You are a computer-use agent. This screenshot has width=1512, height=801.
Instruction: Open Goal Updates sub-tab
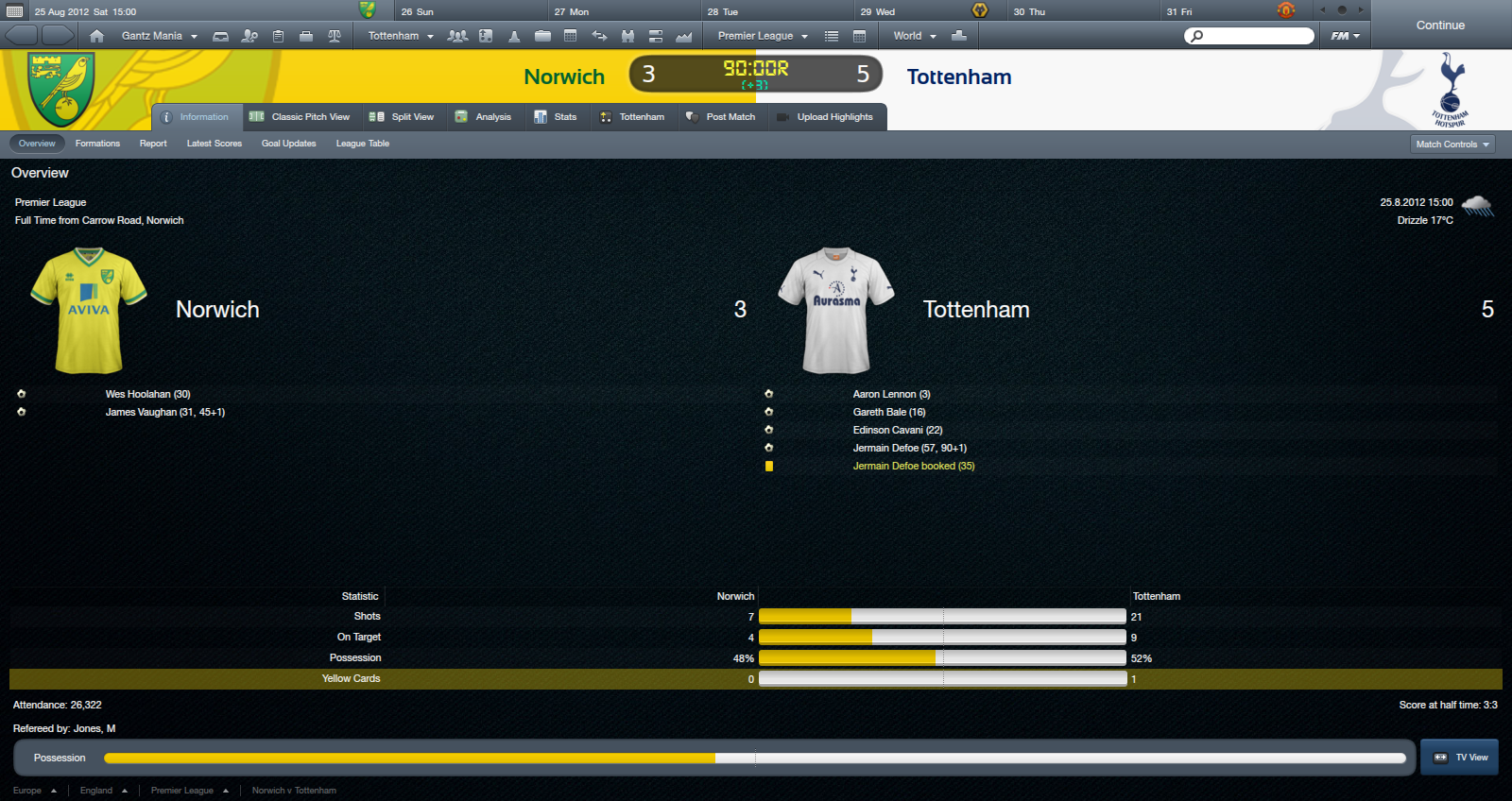coord(288,144)
